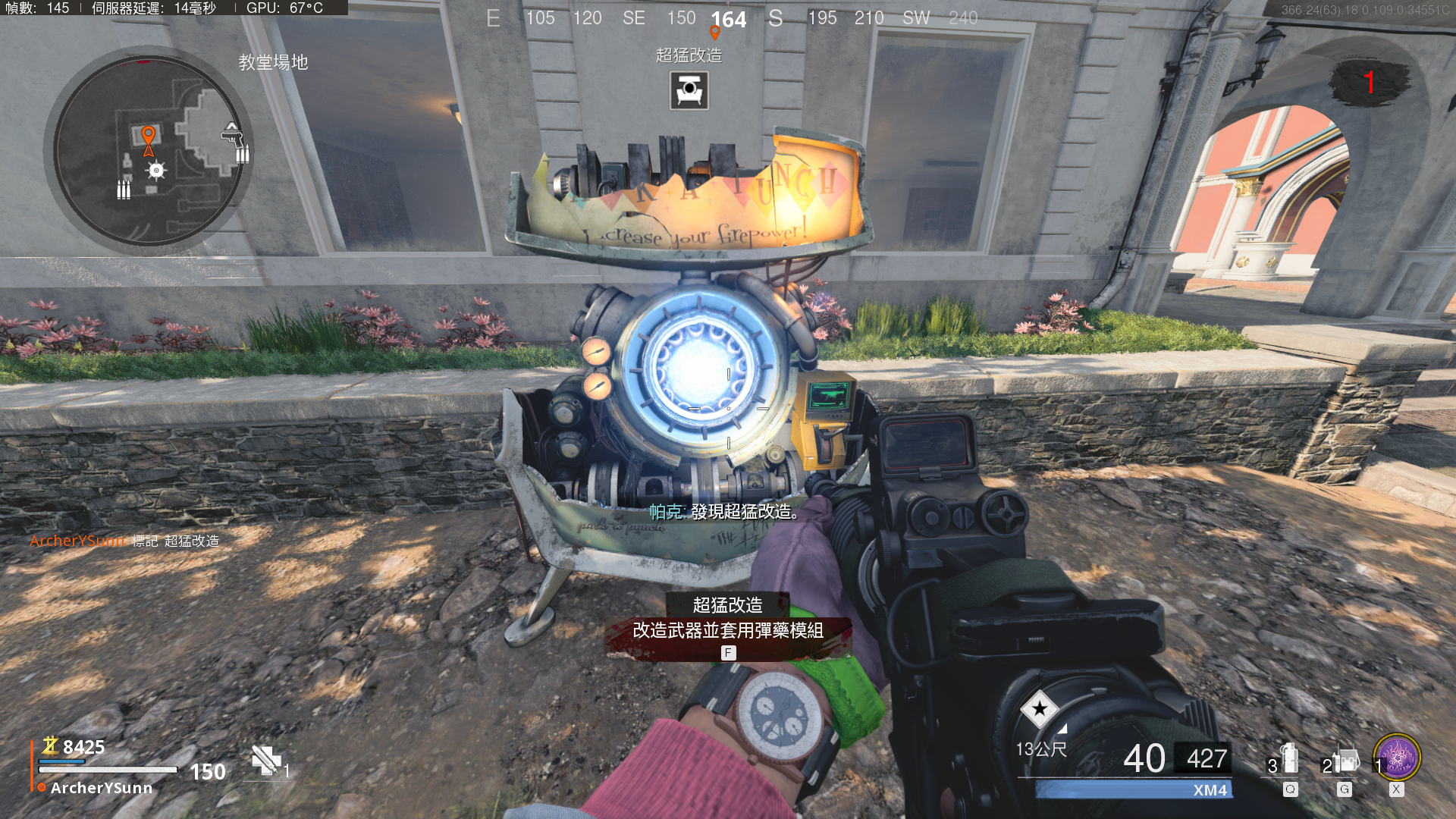
Task: Click the XM4 weapon label bar
Action: point(1134,790)
